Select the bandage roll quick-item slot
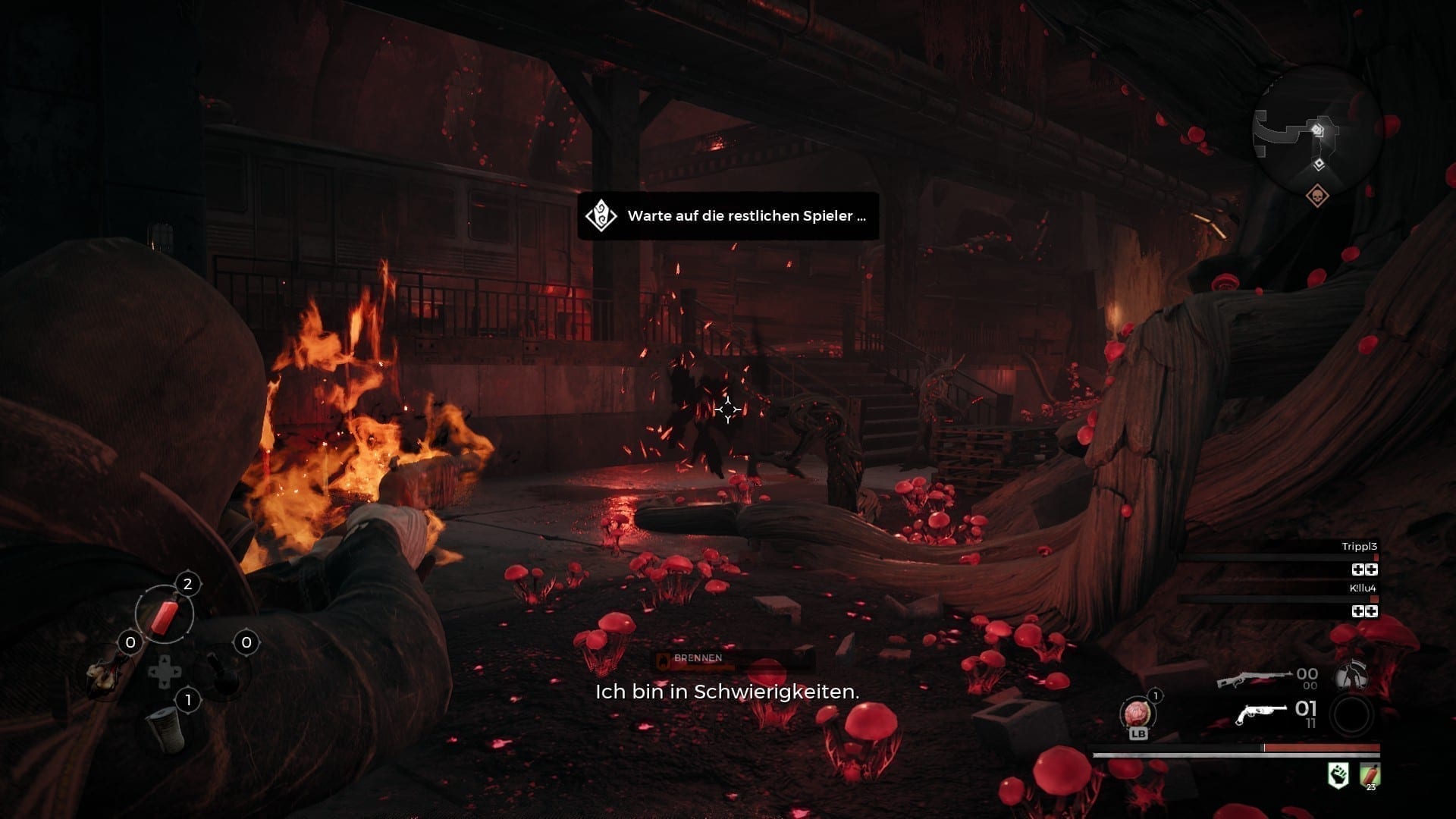The height and width of the screenshot is (819, 1456). [165, 728]
